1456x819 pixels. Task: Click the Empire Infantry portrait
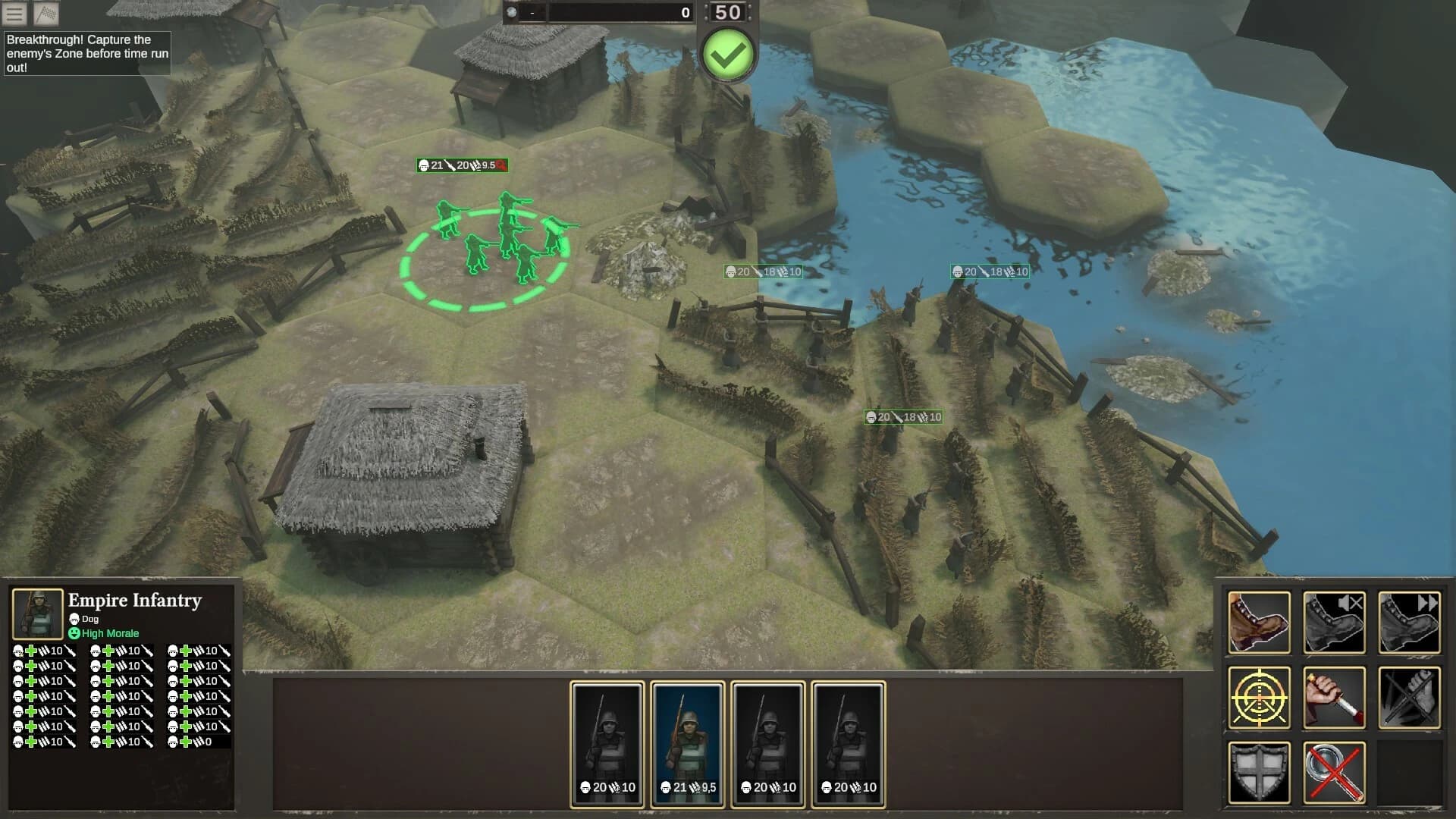tap(36, 614)
